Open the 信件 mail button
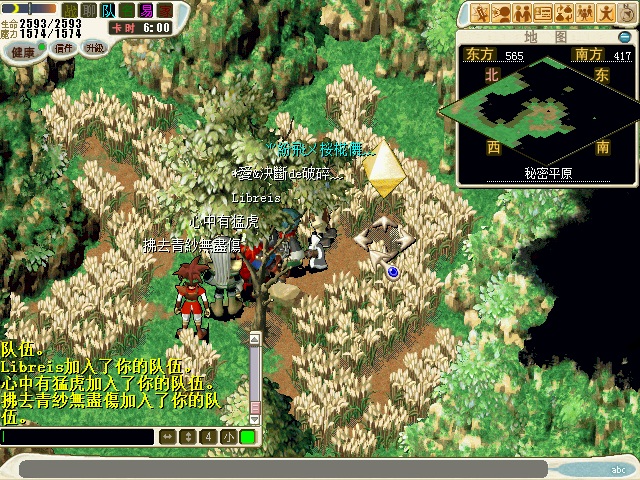Viewport: 640px width, 480px height. 64,47
